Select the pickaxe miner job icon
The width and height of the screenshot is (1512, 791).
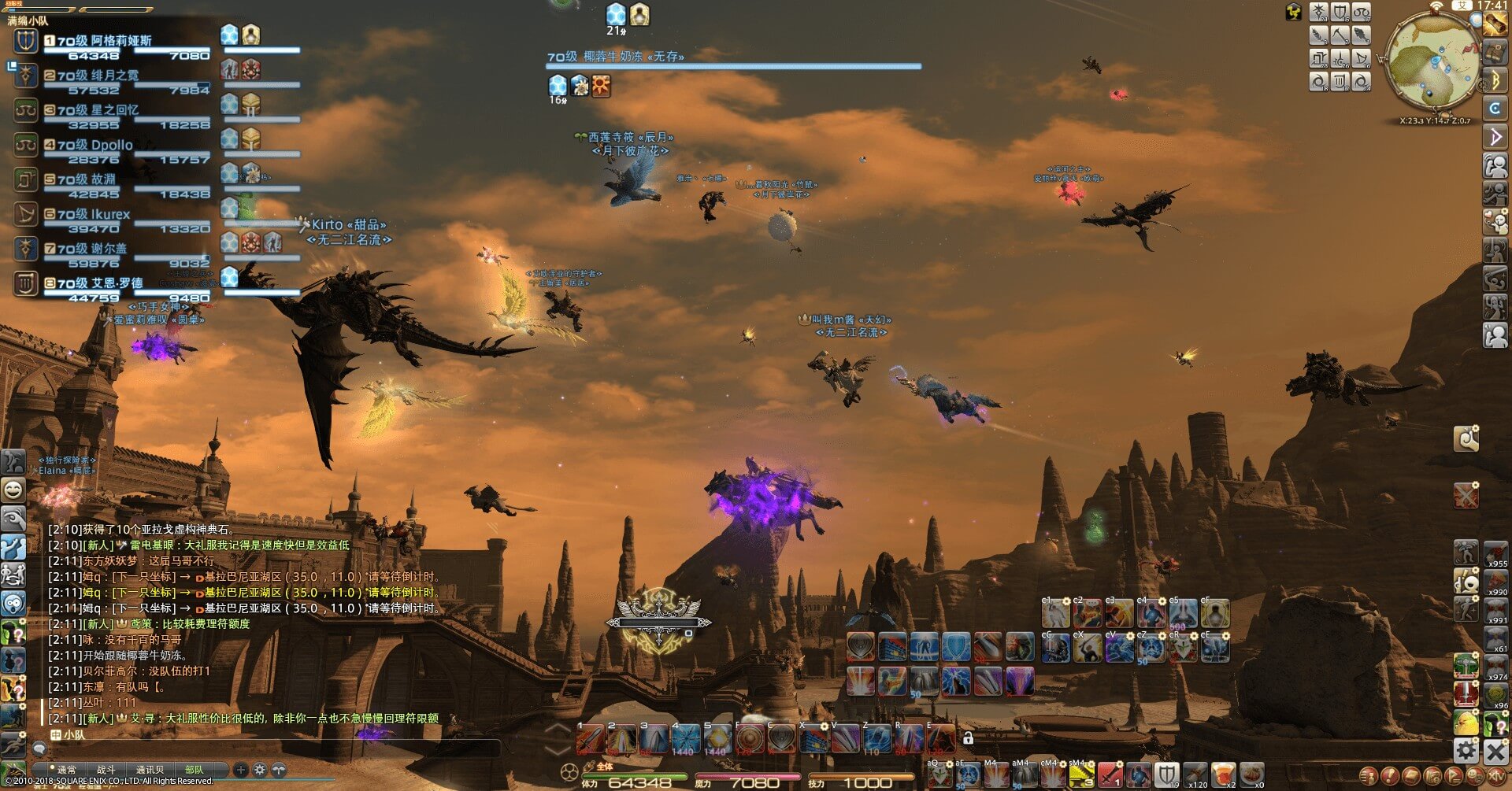pyautogui.click(x=1340, y=35)
